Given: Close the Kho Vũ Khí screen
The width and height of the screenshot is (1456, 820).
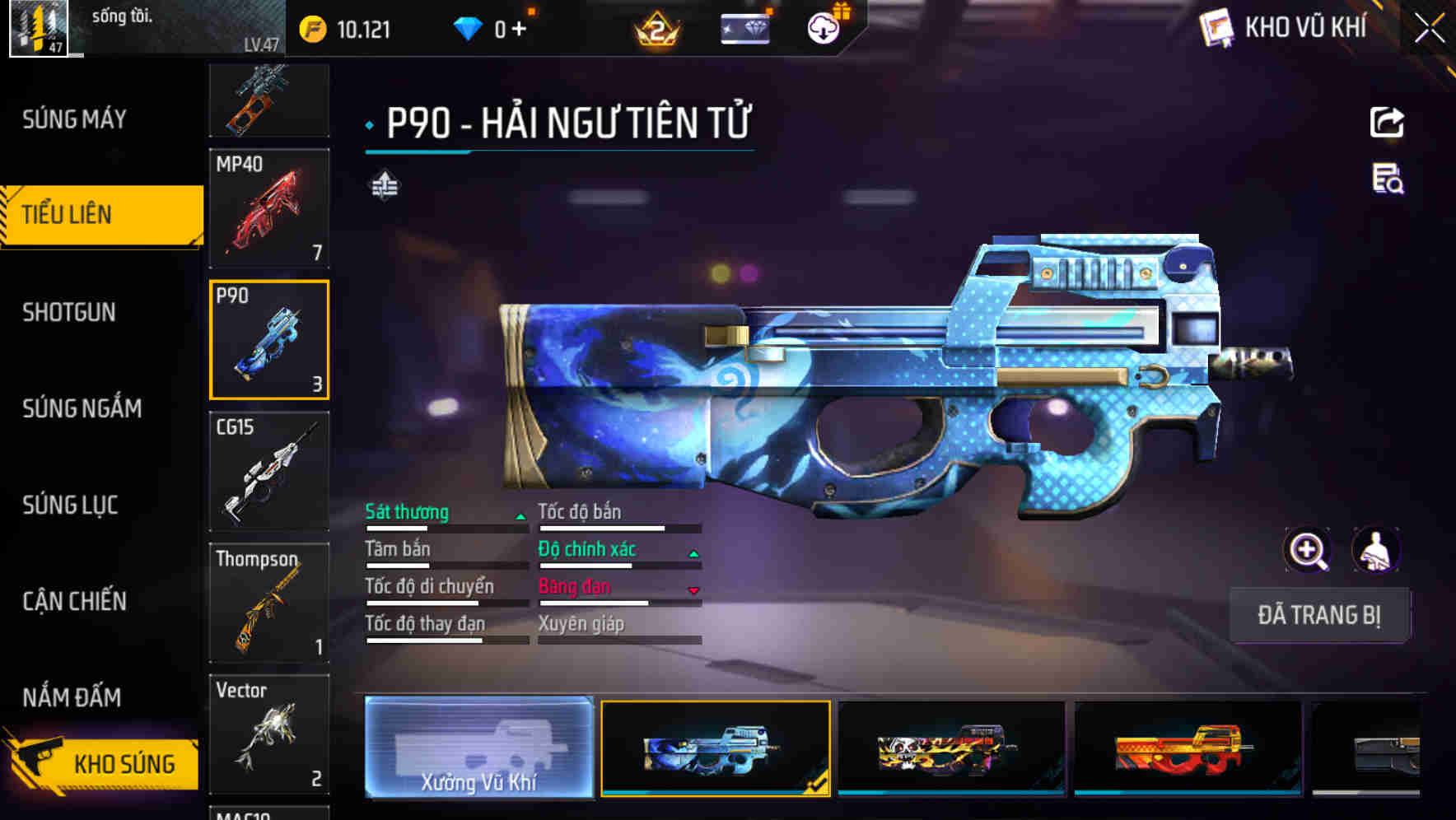Looking at the screenshot, I should [1429, 28].
